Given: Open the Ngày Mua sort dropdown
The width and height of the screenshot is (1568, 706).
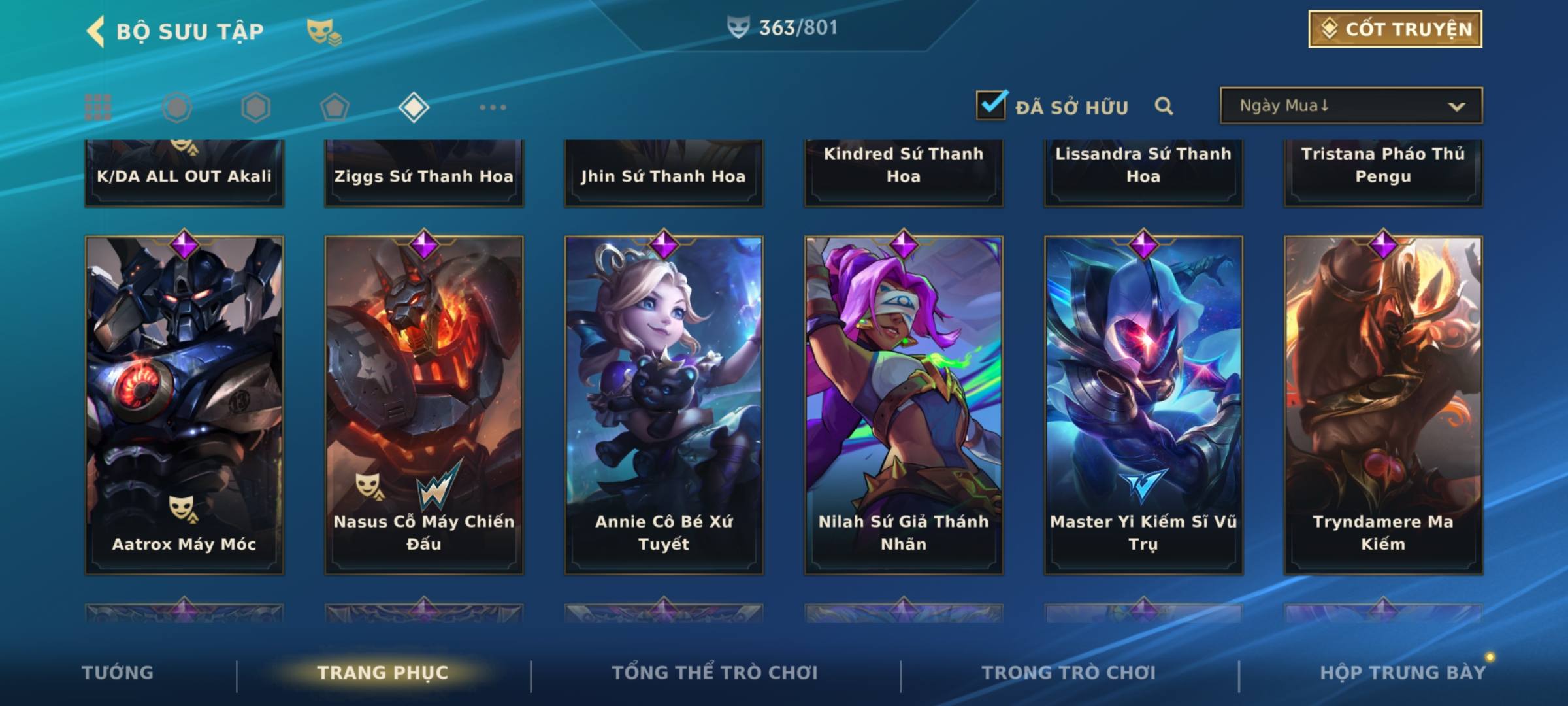Looking at the screenshot, I should (1350, 106).
